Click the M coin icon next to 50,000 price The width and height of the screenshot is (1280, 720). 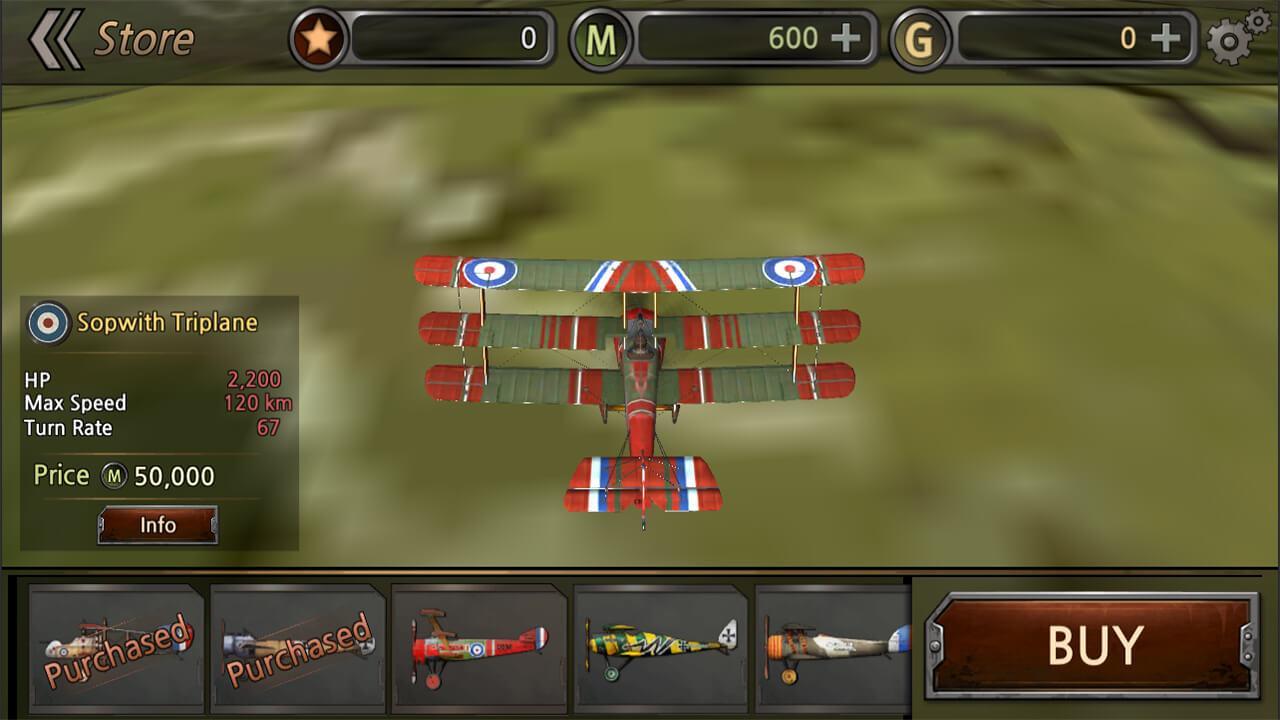115,476
